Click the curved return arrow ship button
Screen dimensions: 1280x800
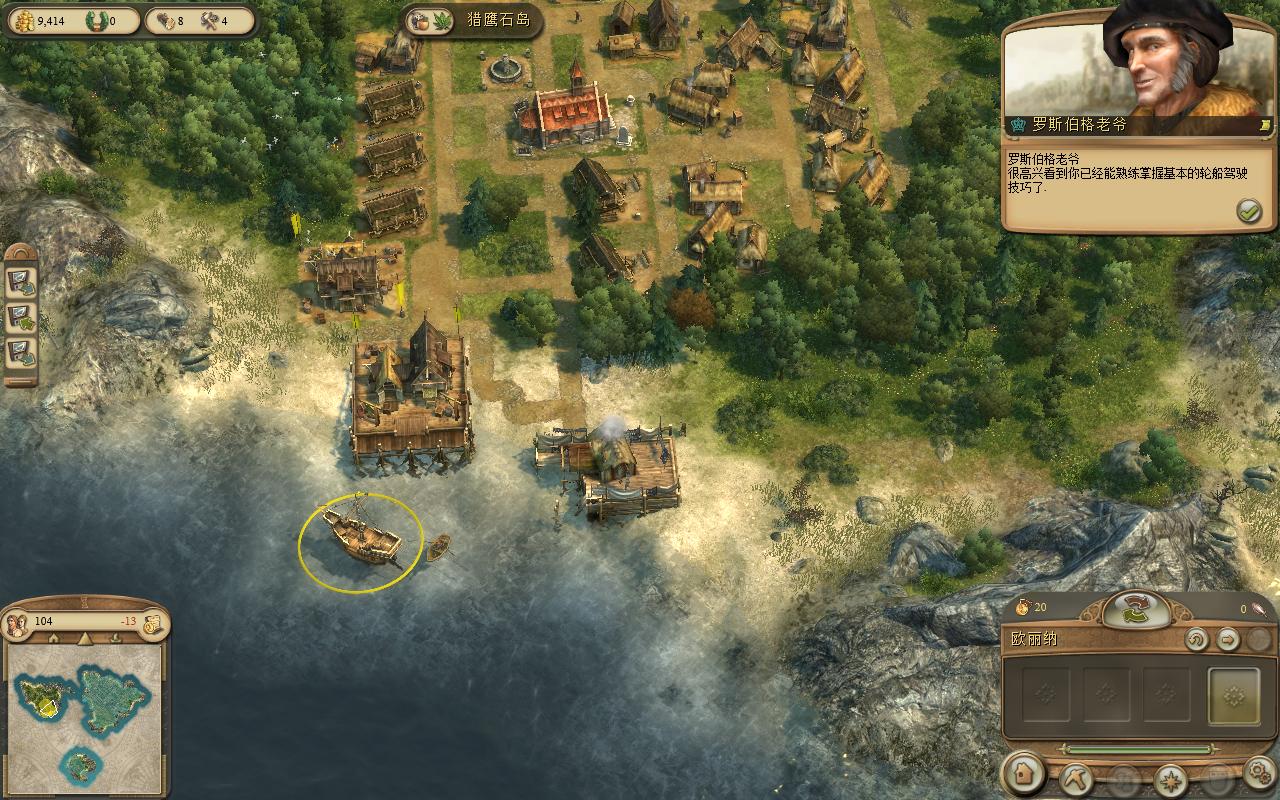pyautogui.click(x=1196, y=640)
